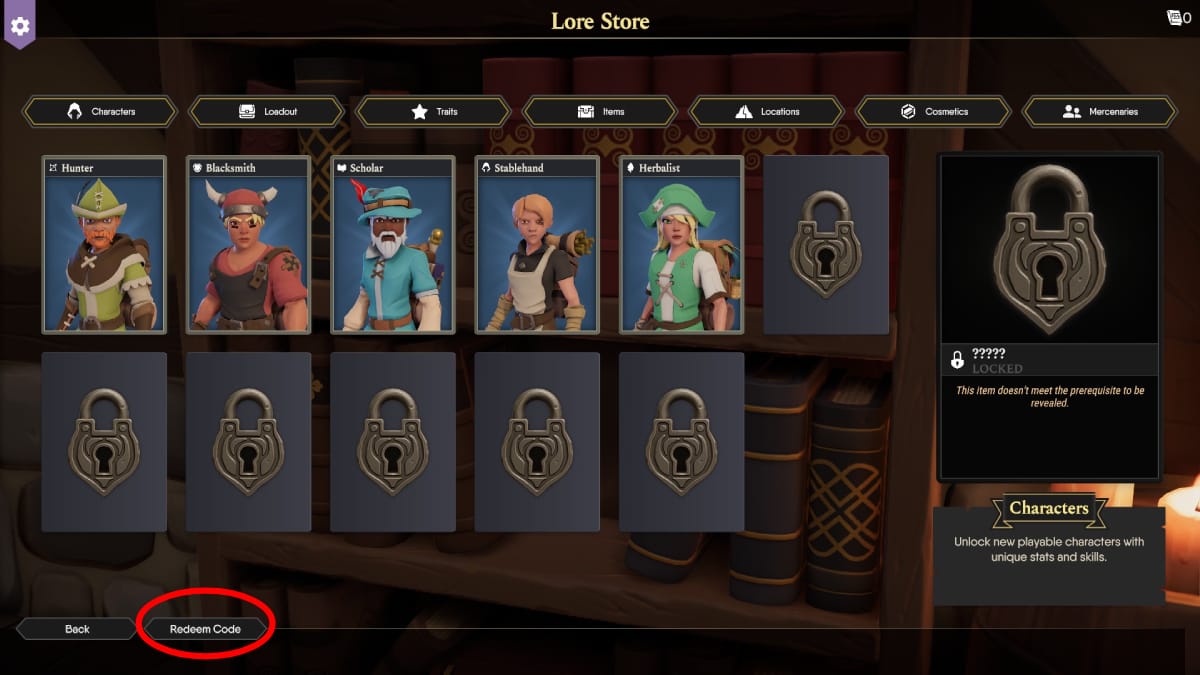
Task: View the Cosmetics tab
Action: coord(934,111)
